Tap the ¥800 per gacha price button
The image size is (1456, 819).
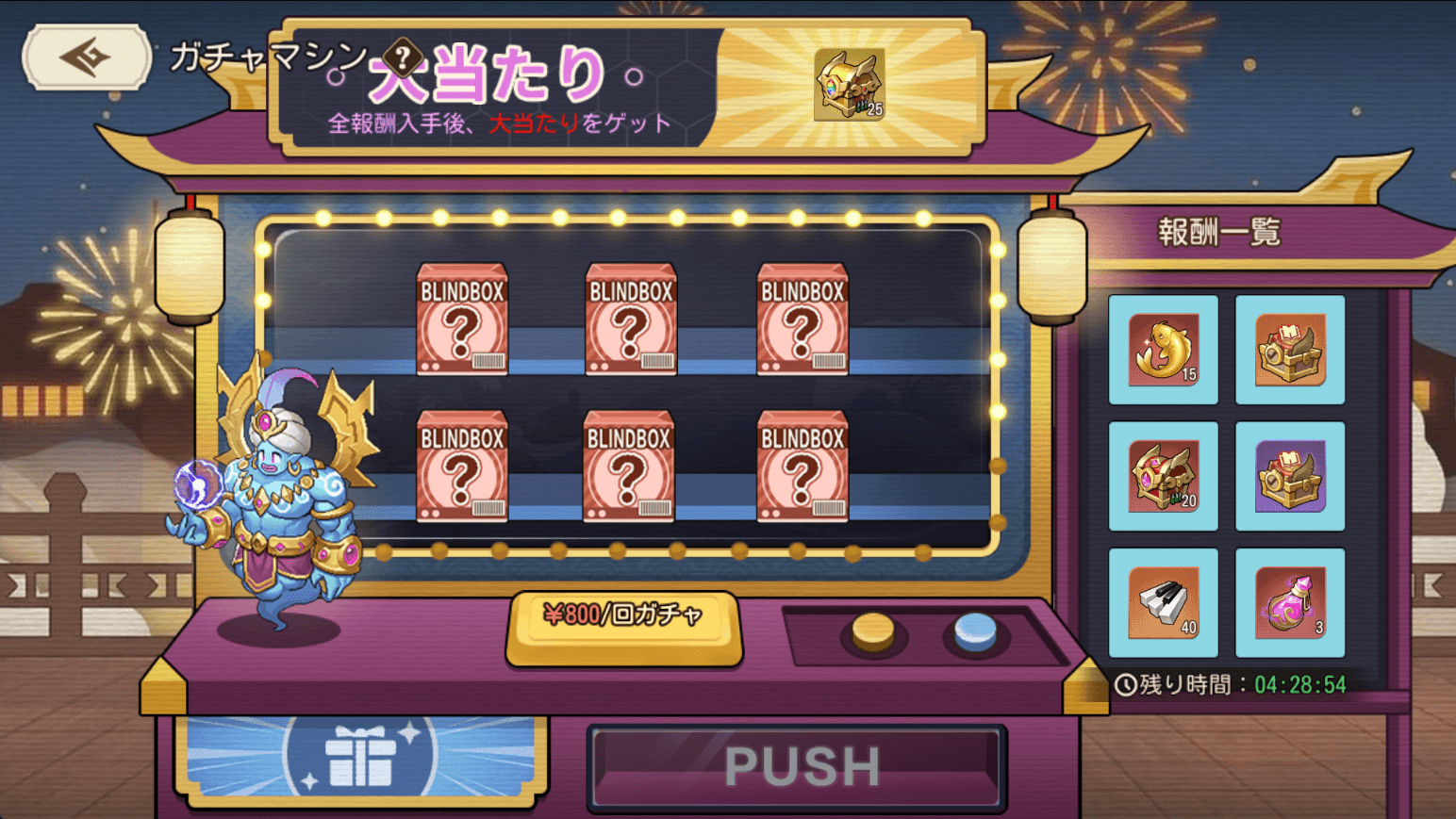coord(623,617)
